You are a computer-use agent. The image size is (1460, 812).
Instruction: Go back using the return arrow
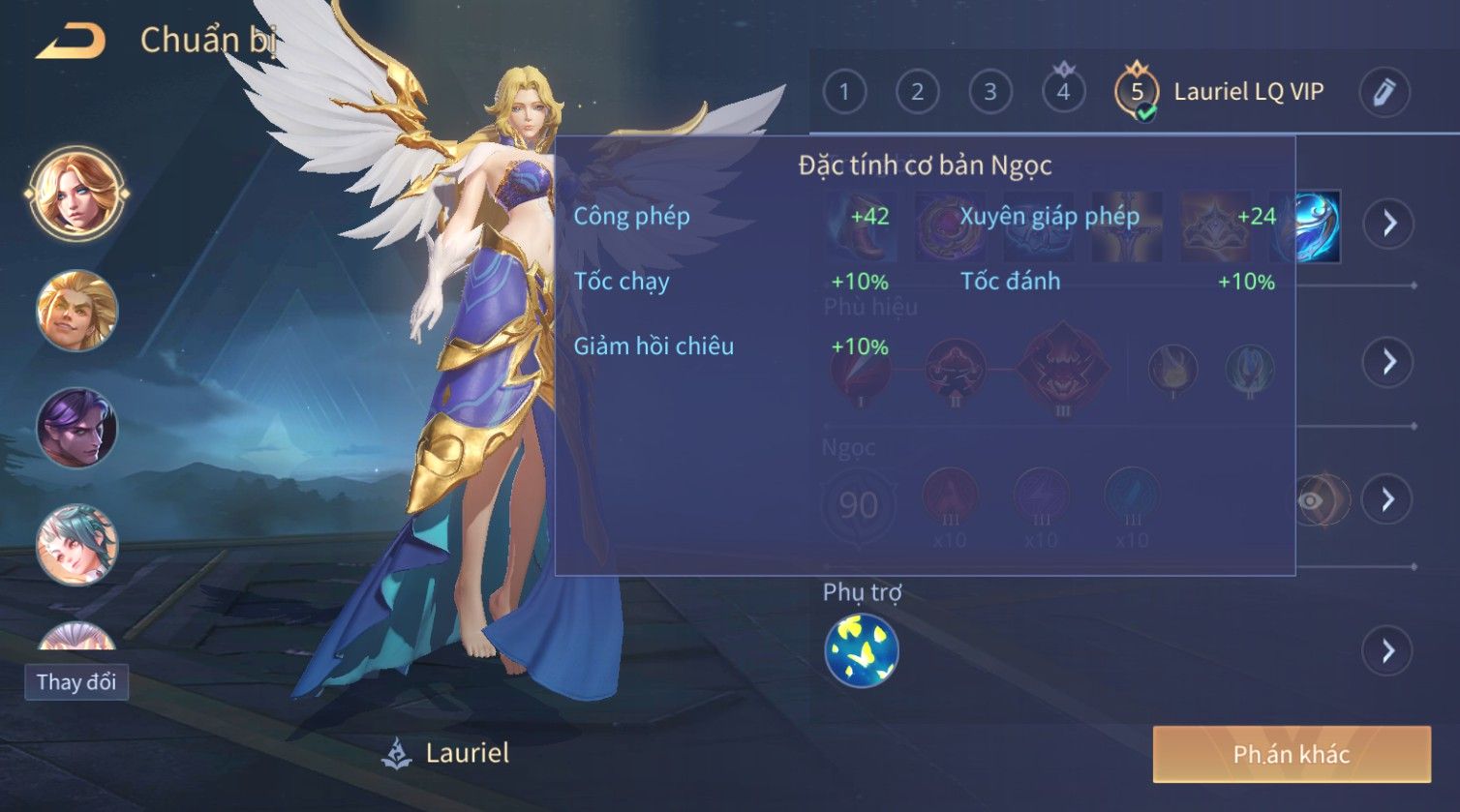pos(71,41)
